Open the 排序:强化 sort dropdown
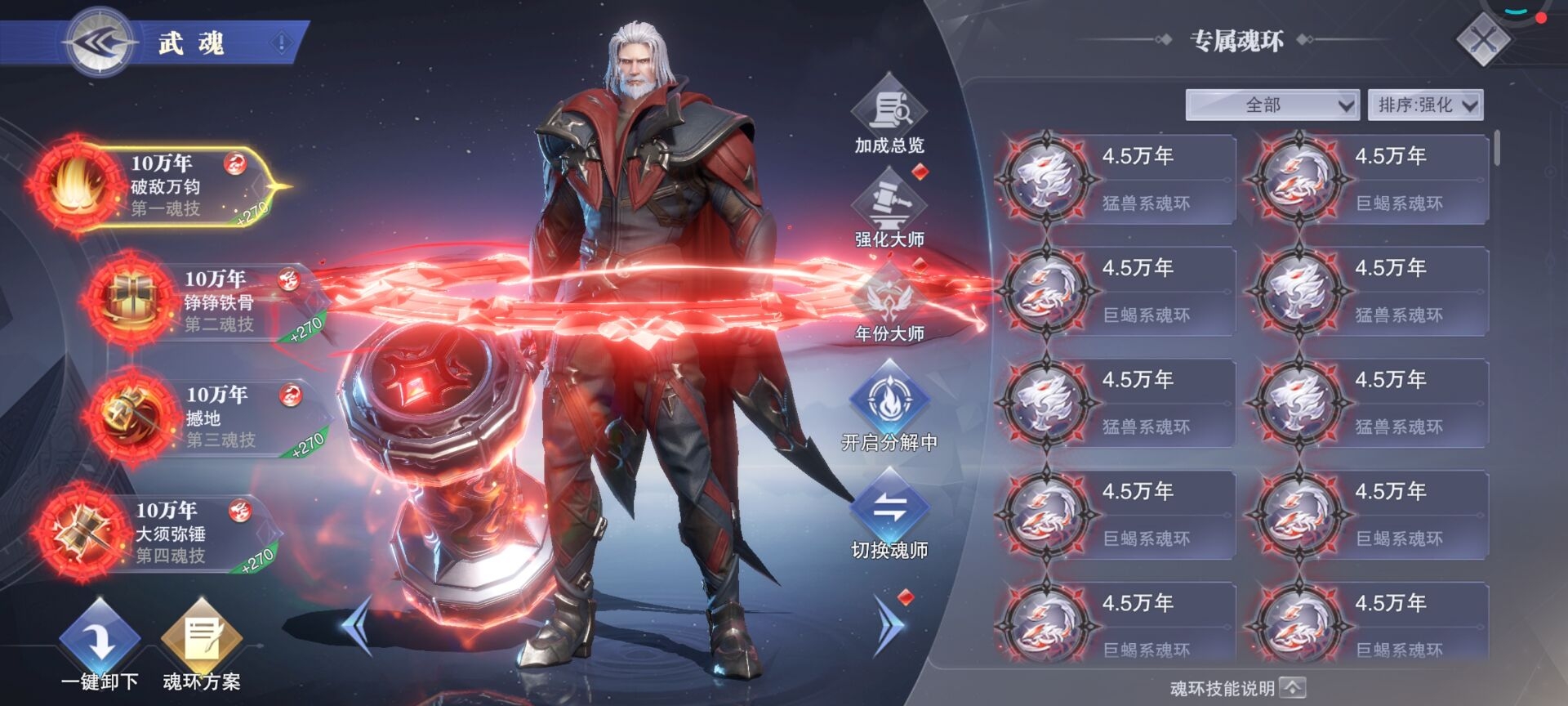Screen dimensions: 1568x706 click(x=1425, y=105)
